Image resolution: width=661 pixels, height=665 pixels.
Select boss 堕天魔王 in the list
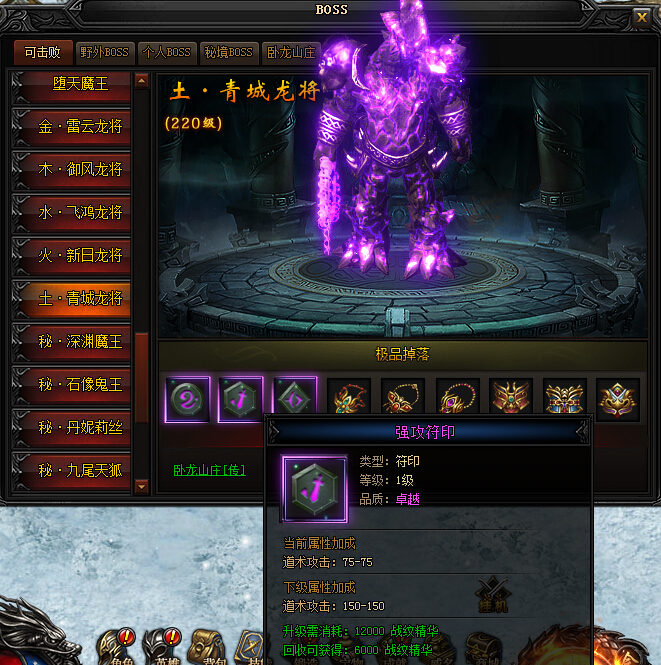(x=73, y=85)
